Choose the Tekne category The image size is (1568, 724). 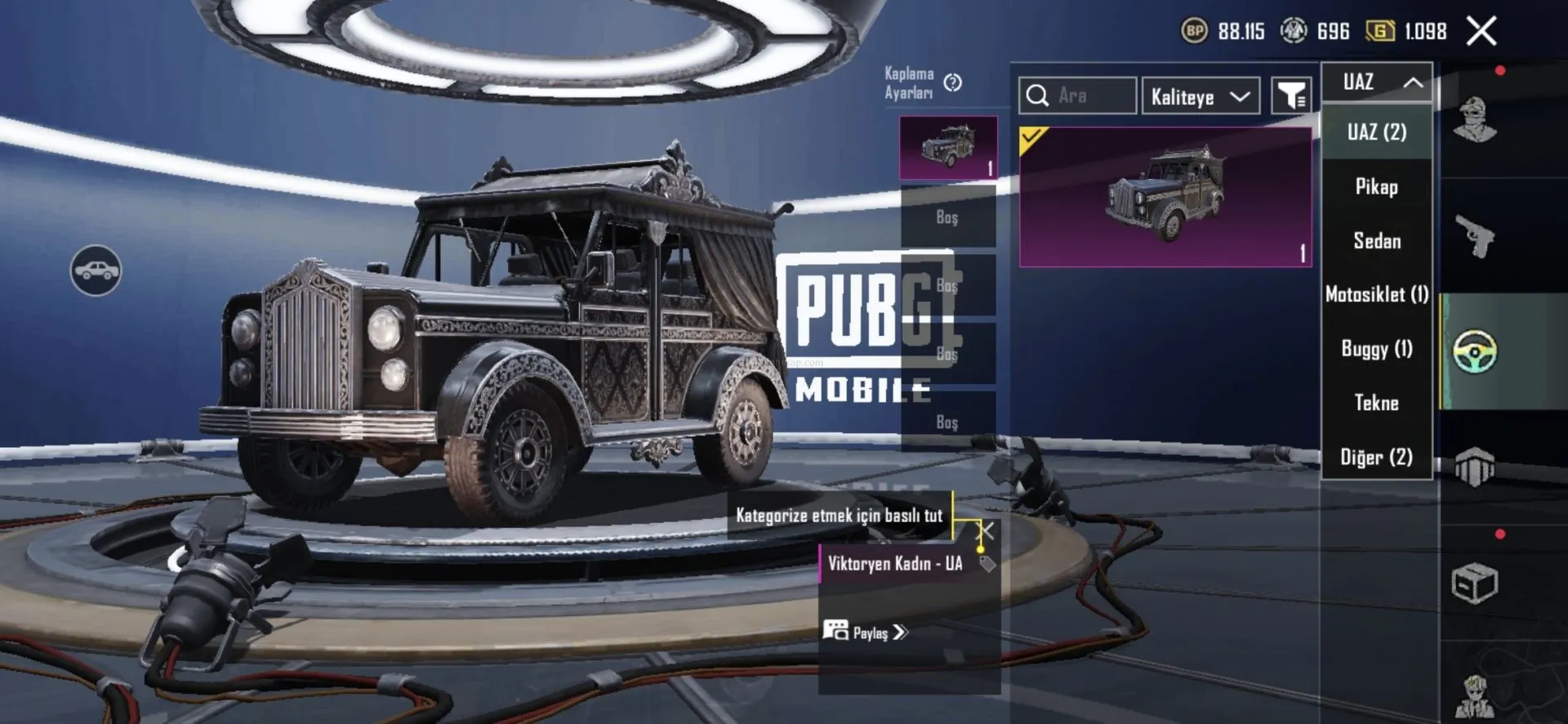1377,403
